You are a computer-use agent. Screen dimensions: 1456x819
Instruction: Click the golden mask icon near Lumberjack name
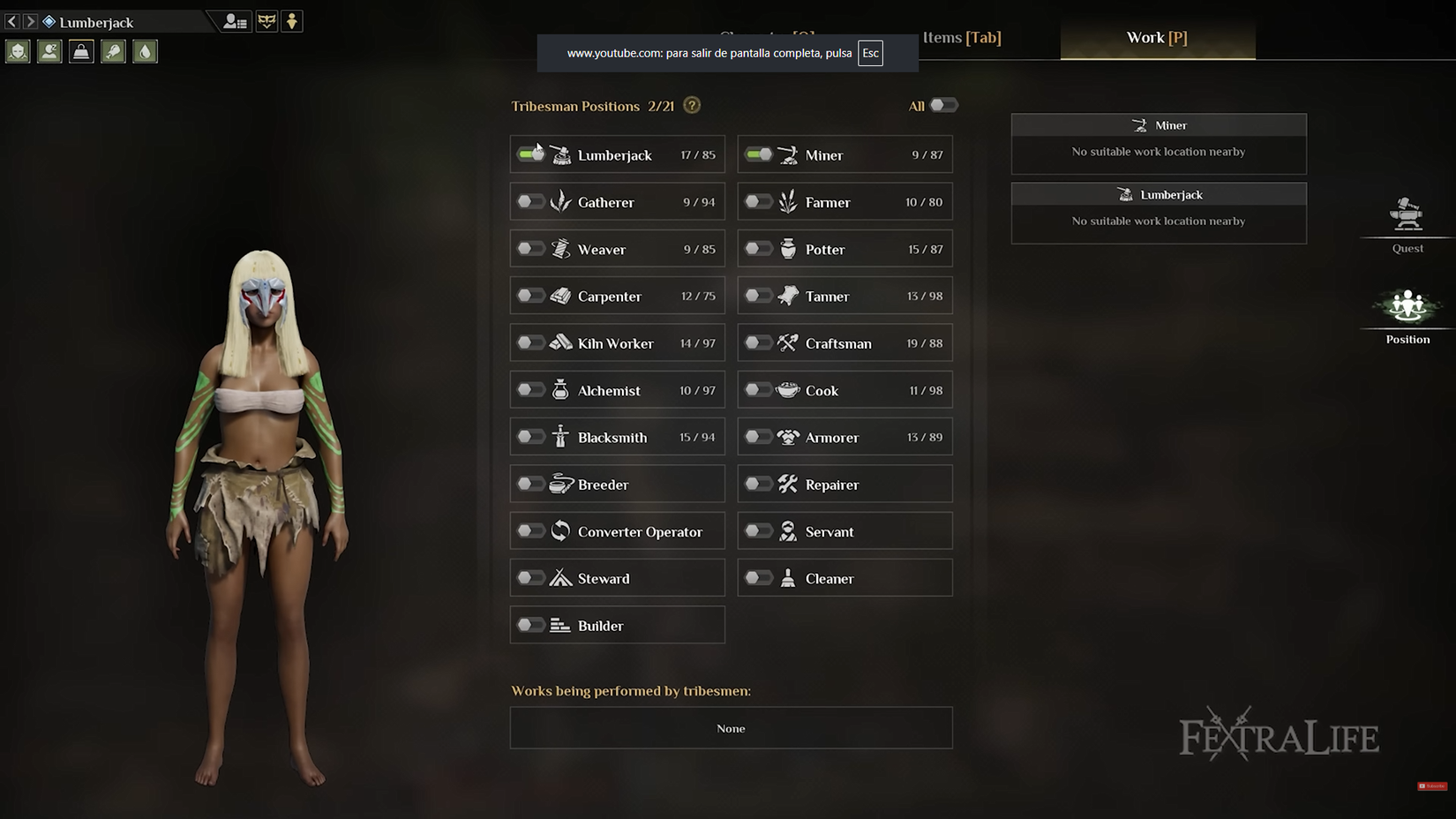tap(266, 20)
